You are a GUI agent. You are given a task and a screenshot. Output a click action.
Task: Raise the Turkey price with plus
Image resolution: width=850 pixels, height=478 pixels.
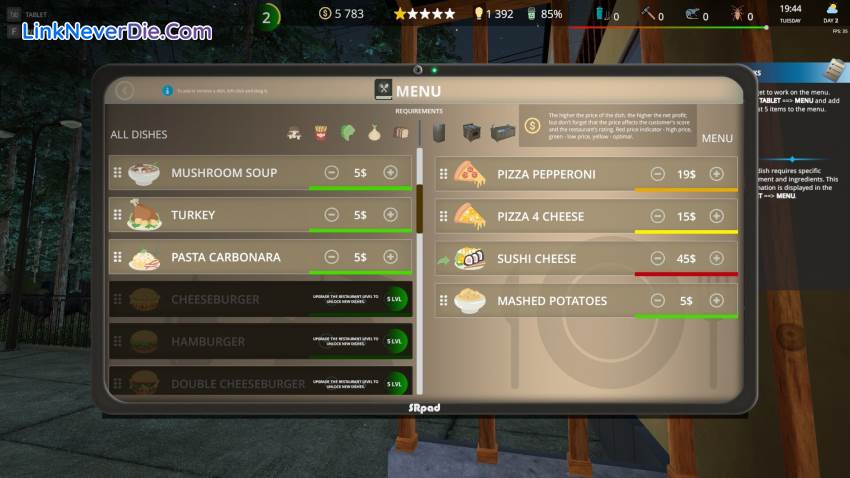390,215
